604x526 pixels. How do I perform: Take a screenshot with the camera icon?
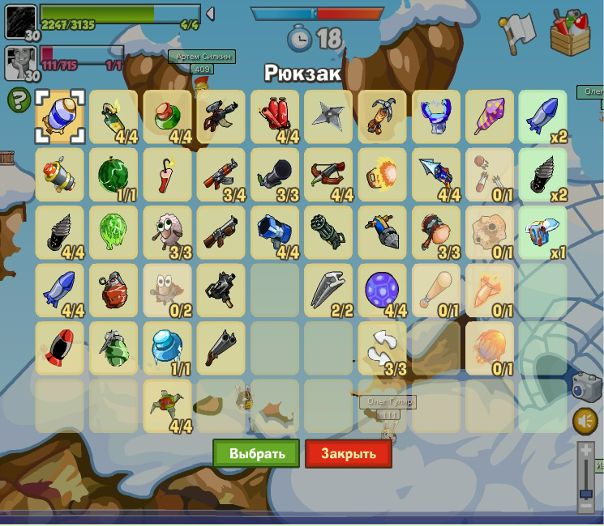point(587,387)
